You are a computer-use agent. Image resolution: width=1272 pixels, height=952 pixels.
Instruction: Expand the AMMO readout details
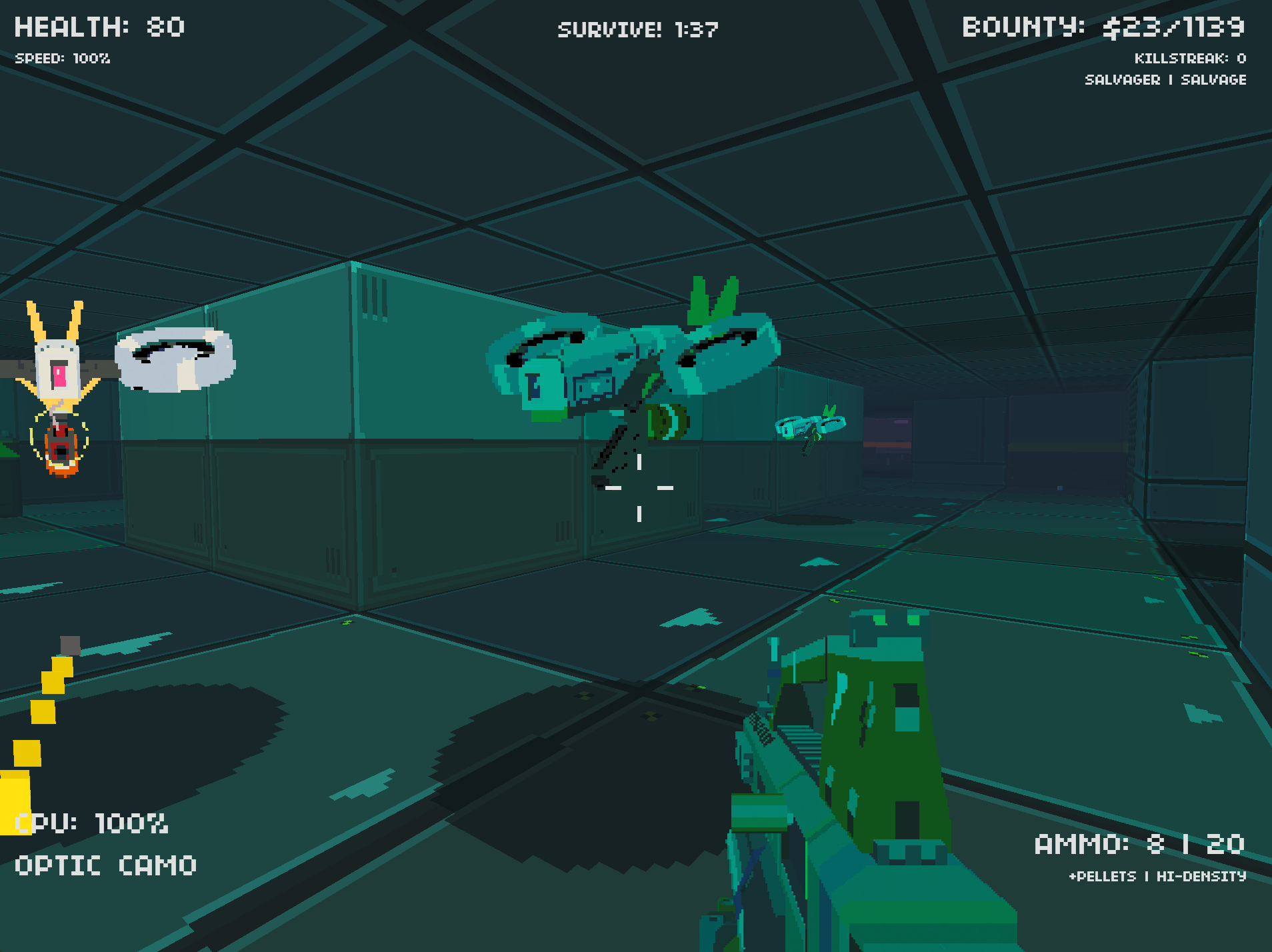[x=1140, y=843]
